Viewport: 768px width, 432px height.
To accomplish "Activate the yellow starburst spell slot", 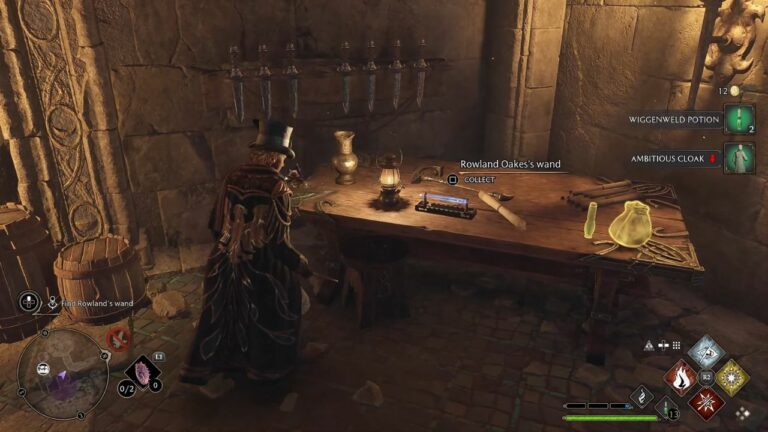I will coord(732,377).
